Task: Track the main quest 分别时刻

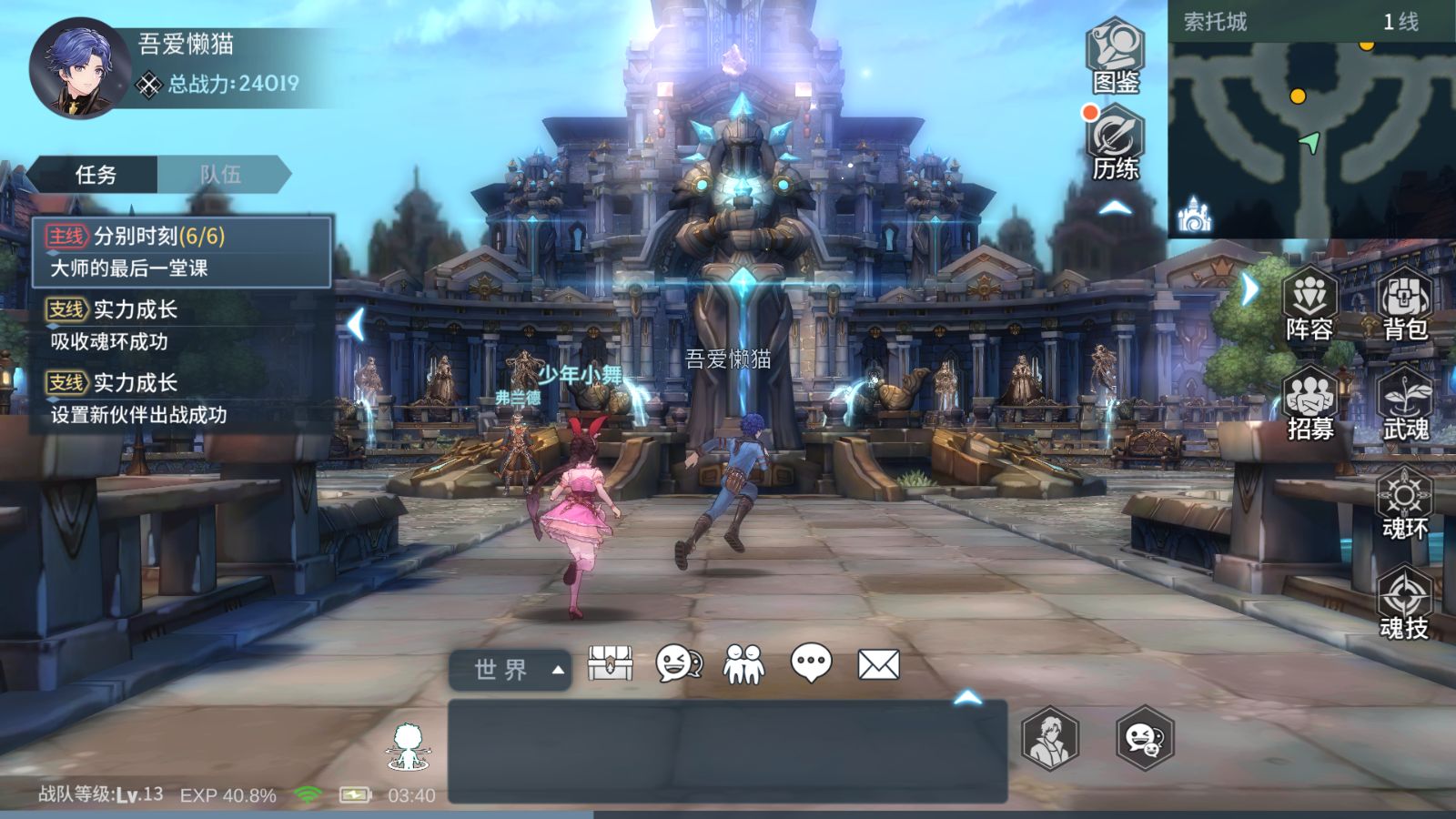Action: 182,251
